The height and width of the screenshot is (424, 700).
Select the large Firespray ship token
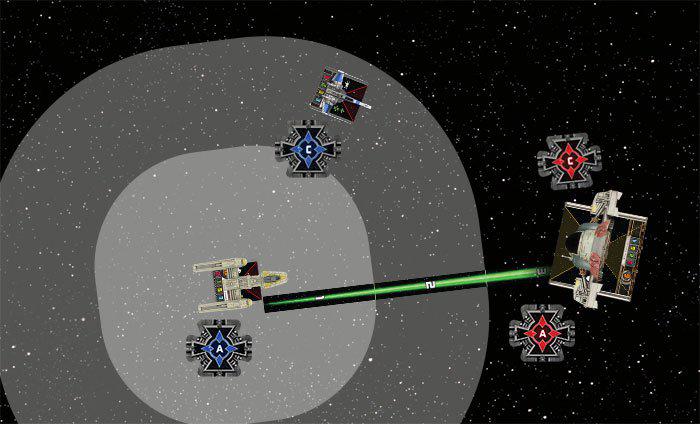point(600,250)
